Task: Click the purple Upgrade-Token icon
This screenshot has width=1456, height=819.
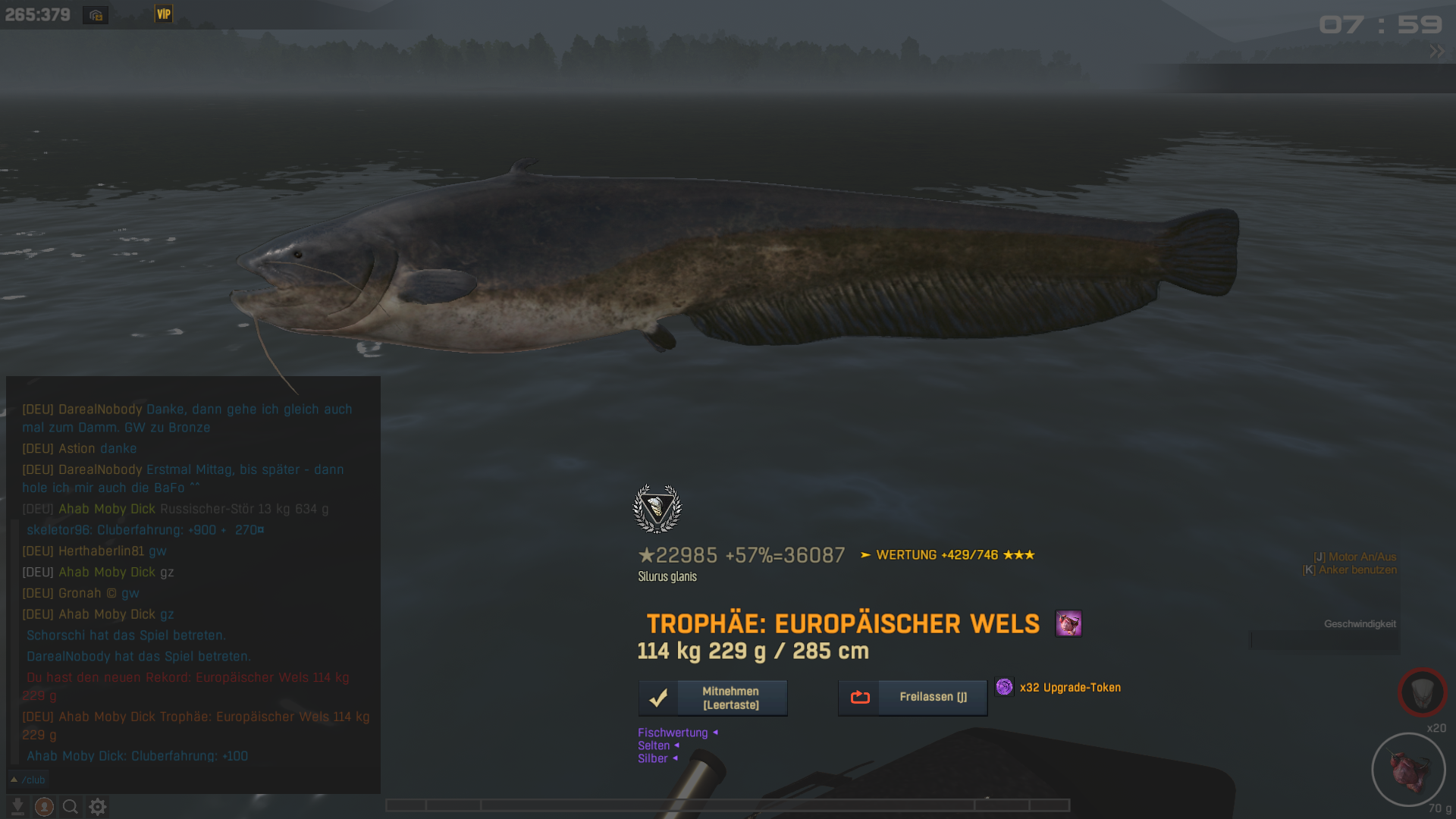Action: click(x=1004, y=687)
